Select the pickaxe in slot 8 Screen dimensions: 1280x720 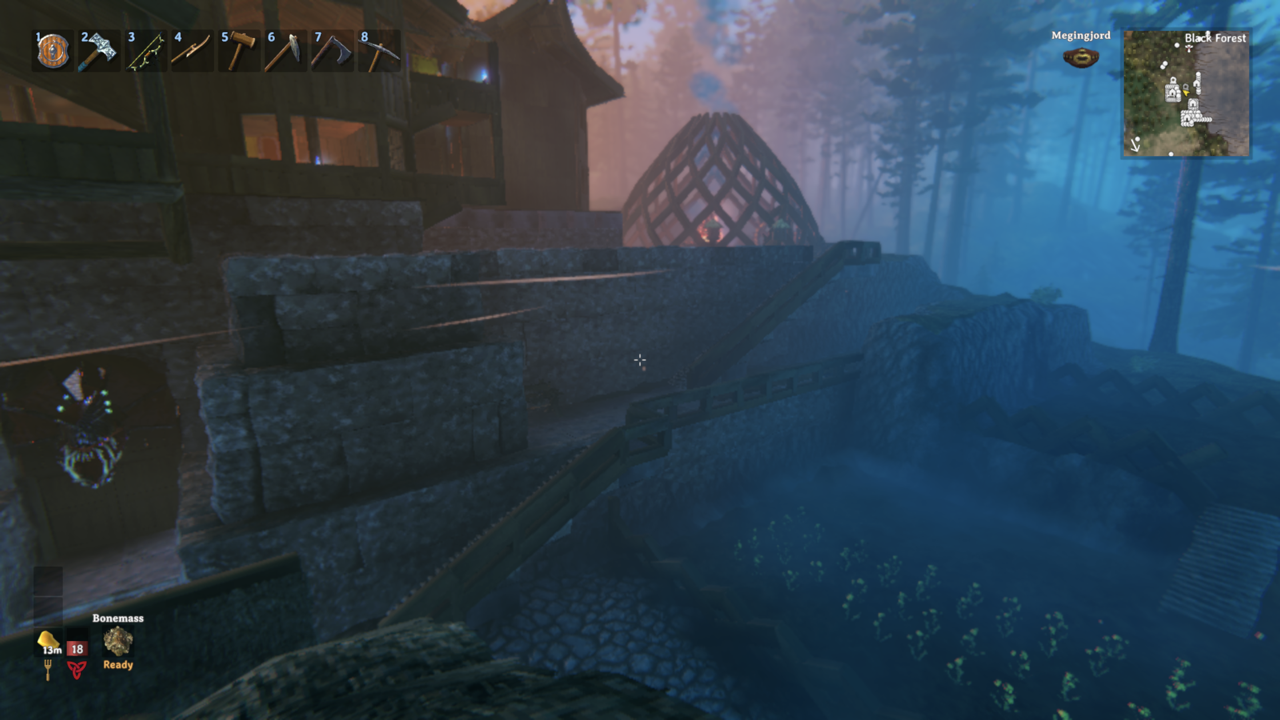point(377,51)
